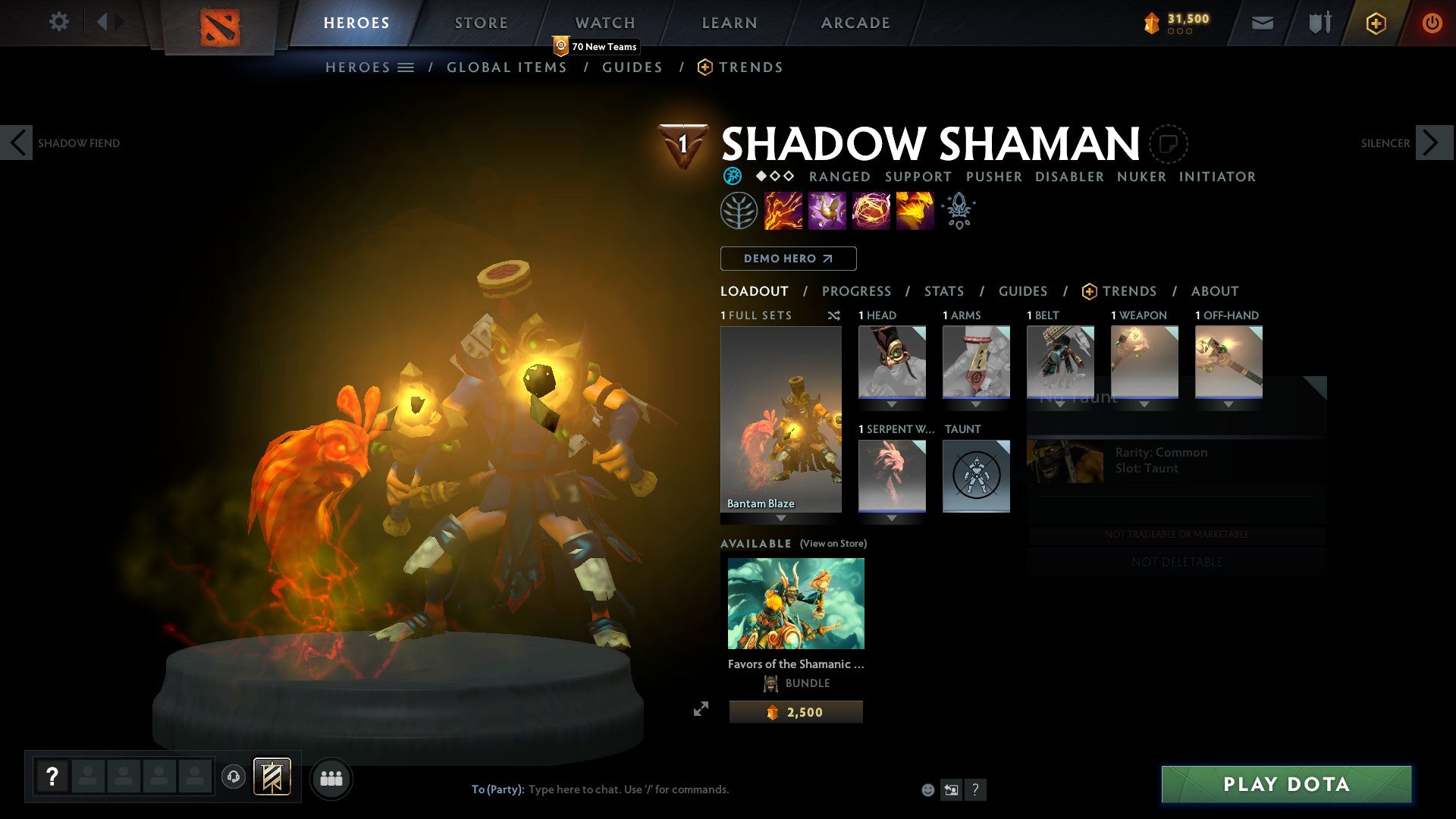Open the armory shield and sword icon

(x=1319, y=23)
